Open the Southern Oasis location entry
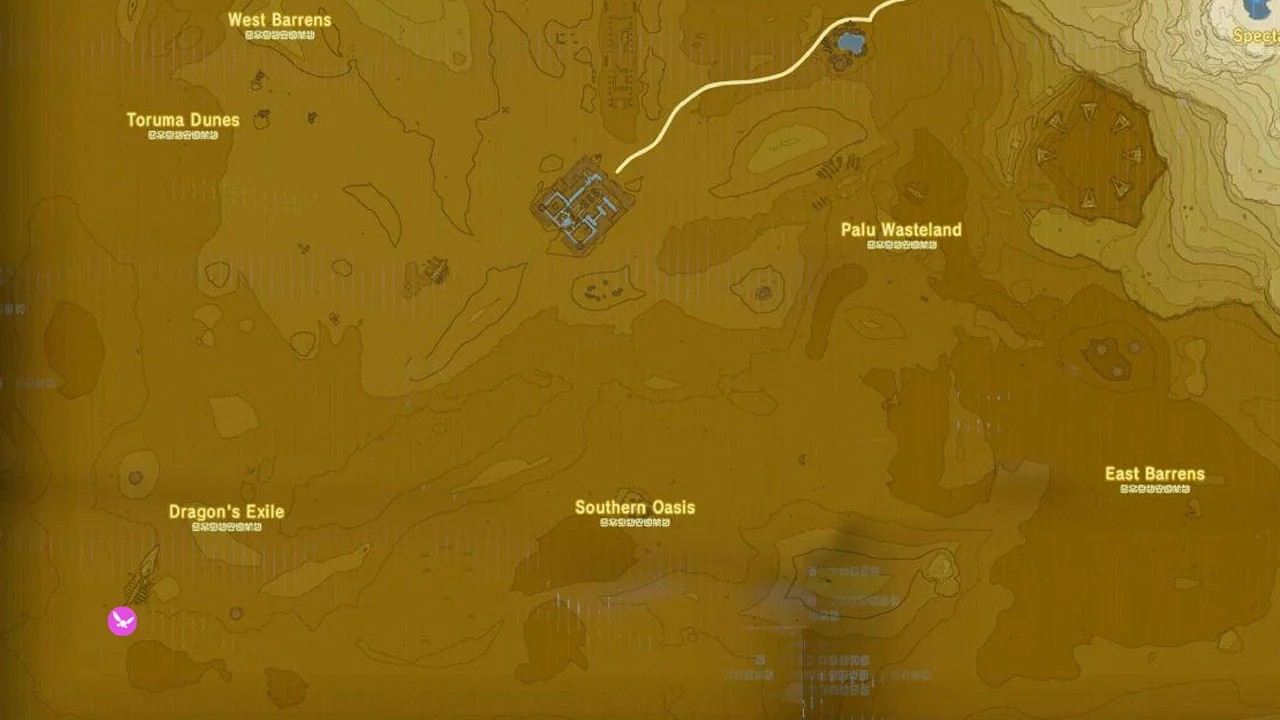This screenshot has width=1280, height=720. [634, 507]
